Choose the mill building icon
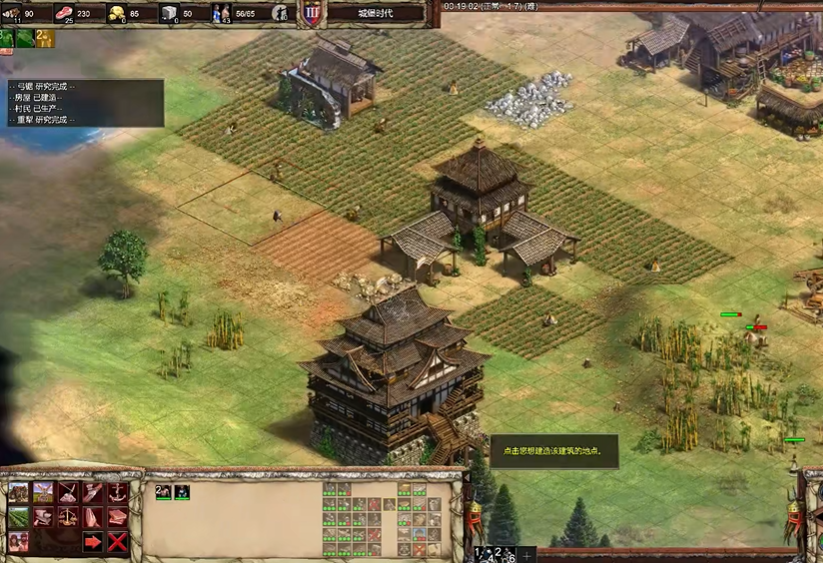The width and height of the screenshot is (823, 563). click(x=43, y=492)
